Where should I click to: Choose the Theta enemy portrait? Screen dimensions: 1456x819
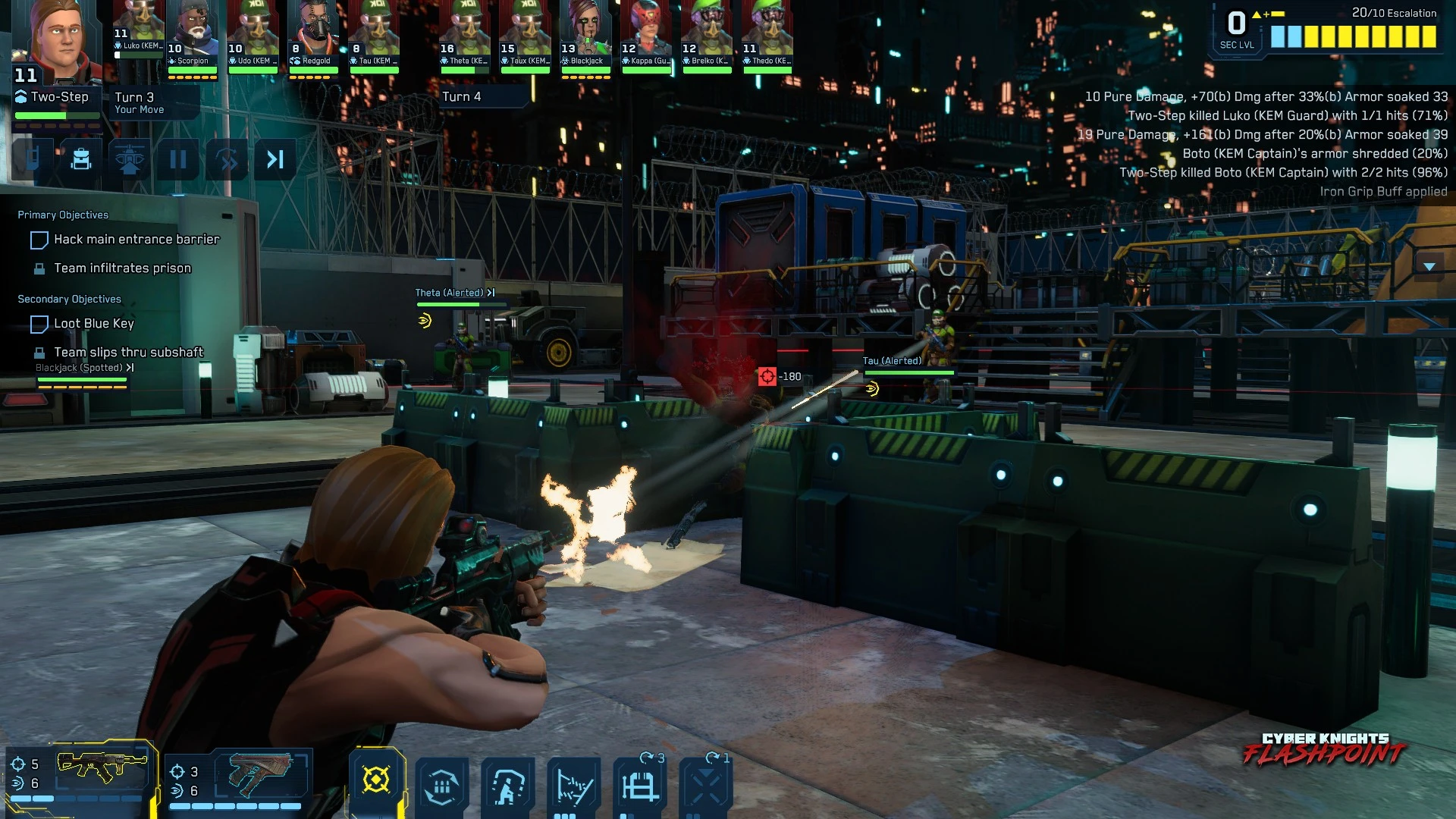pos(464,34)
